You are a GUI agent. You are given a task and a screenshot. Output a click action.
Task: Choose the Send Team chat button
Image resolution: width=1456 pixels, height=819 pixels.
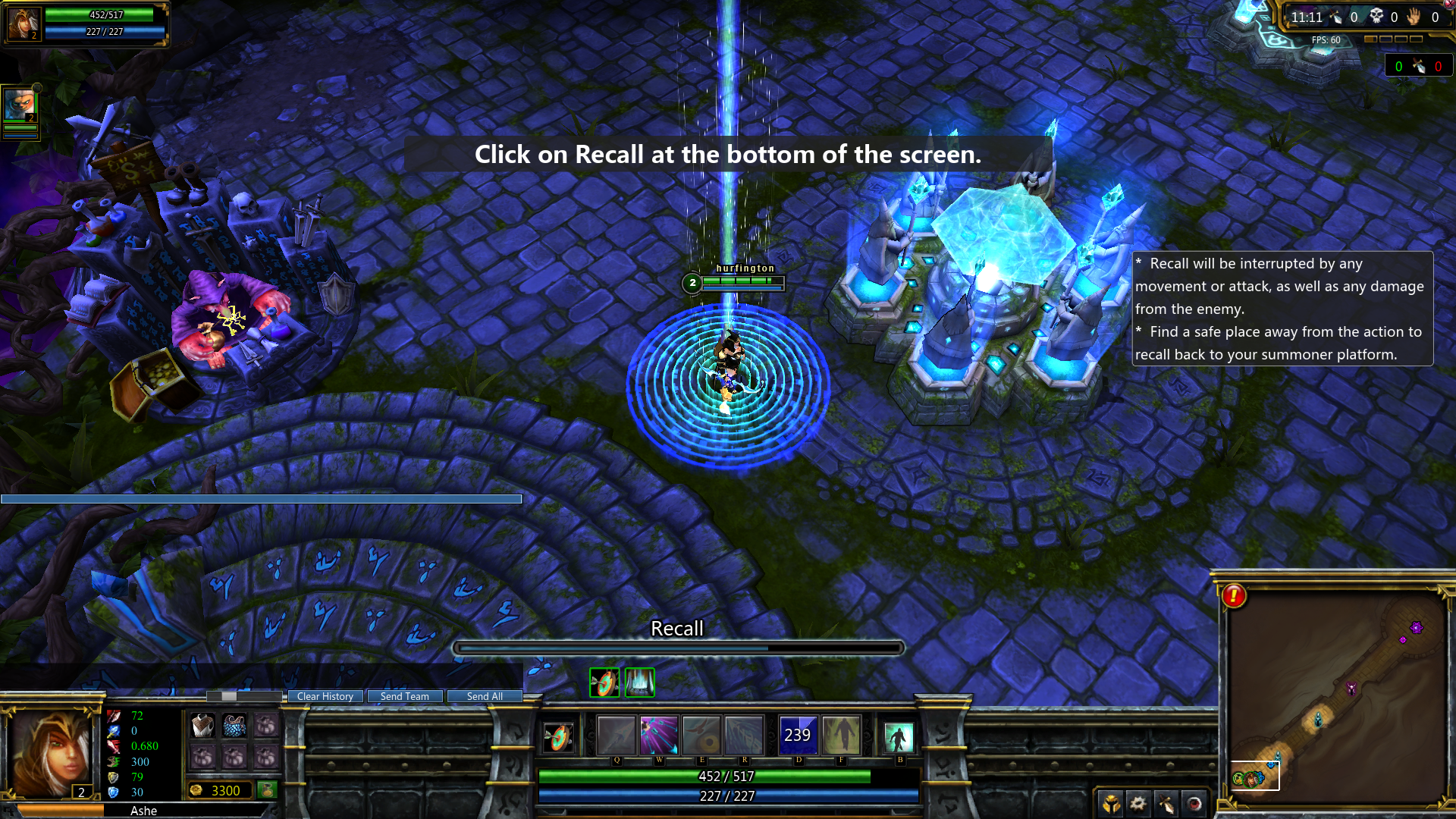point(404,696)
